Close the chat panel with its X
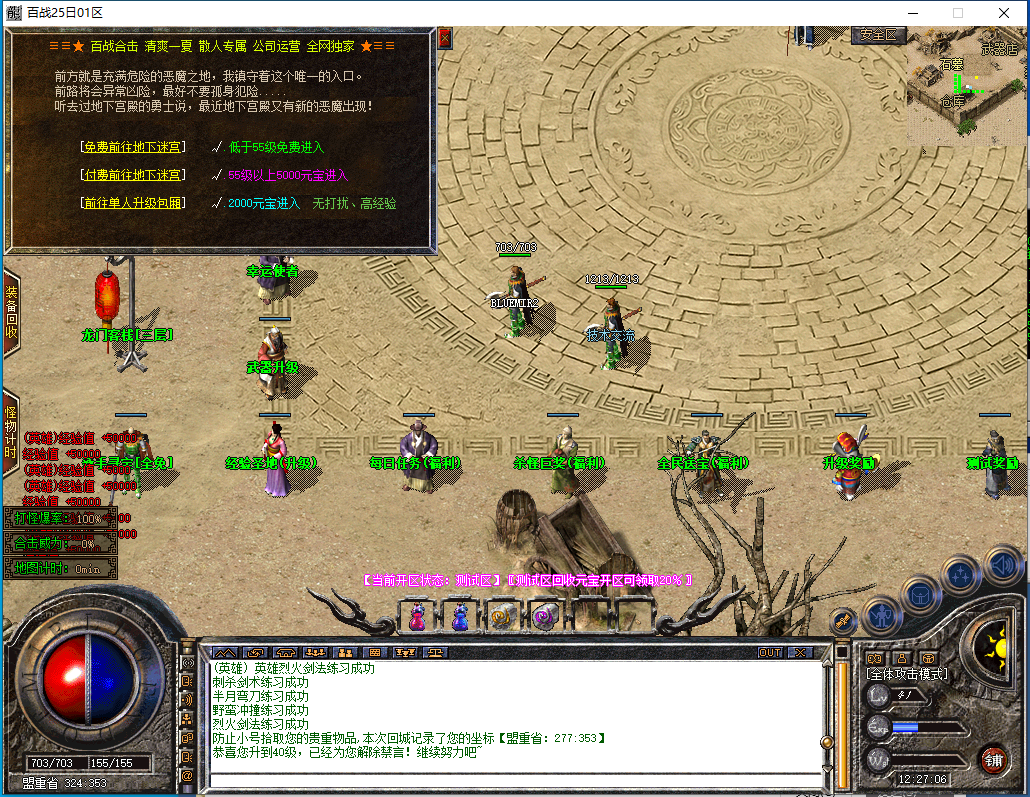1030x797 pixels. coord(800,652)
